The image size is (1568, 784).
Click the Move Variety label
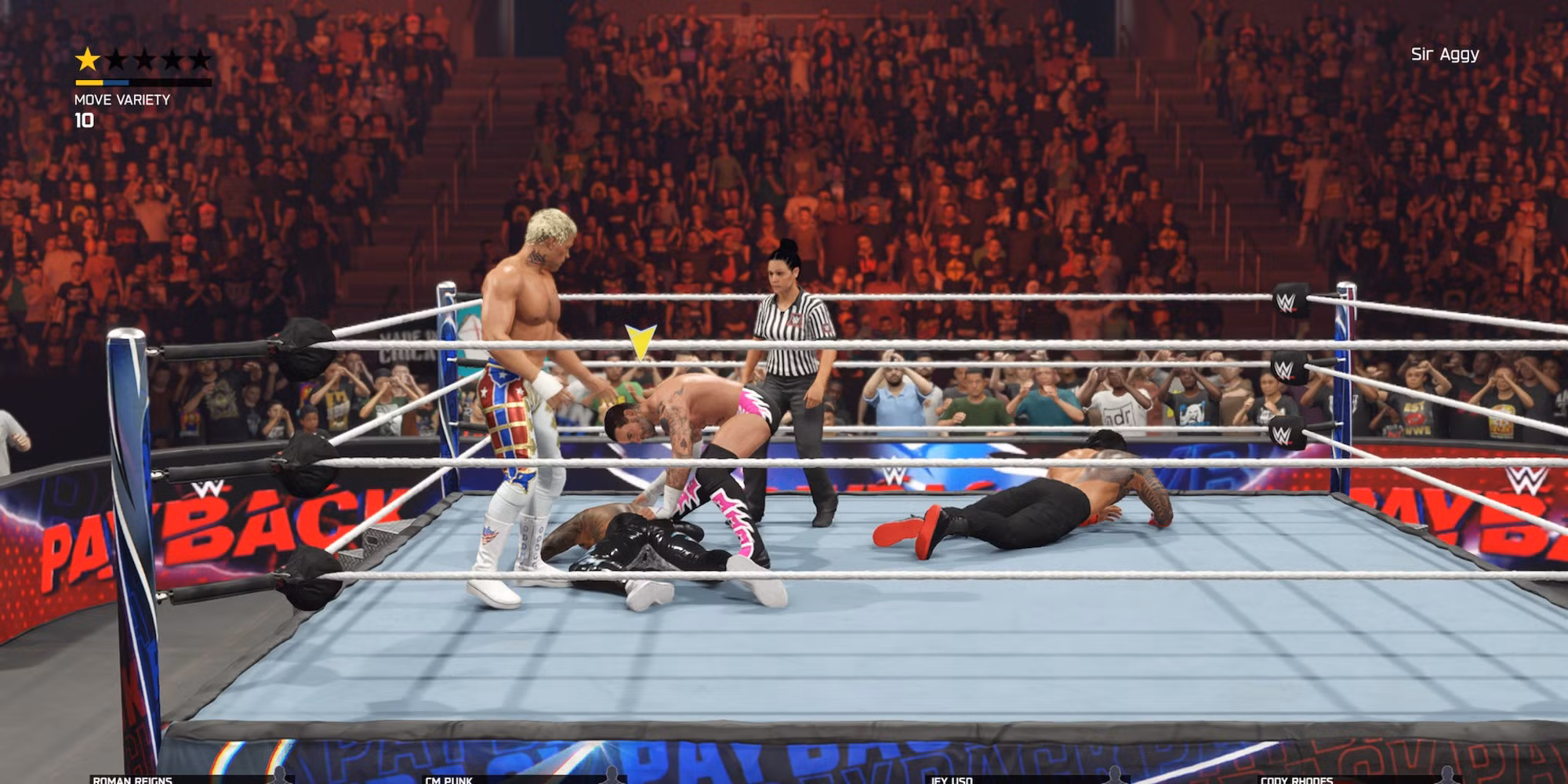122,100
